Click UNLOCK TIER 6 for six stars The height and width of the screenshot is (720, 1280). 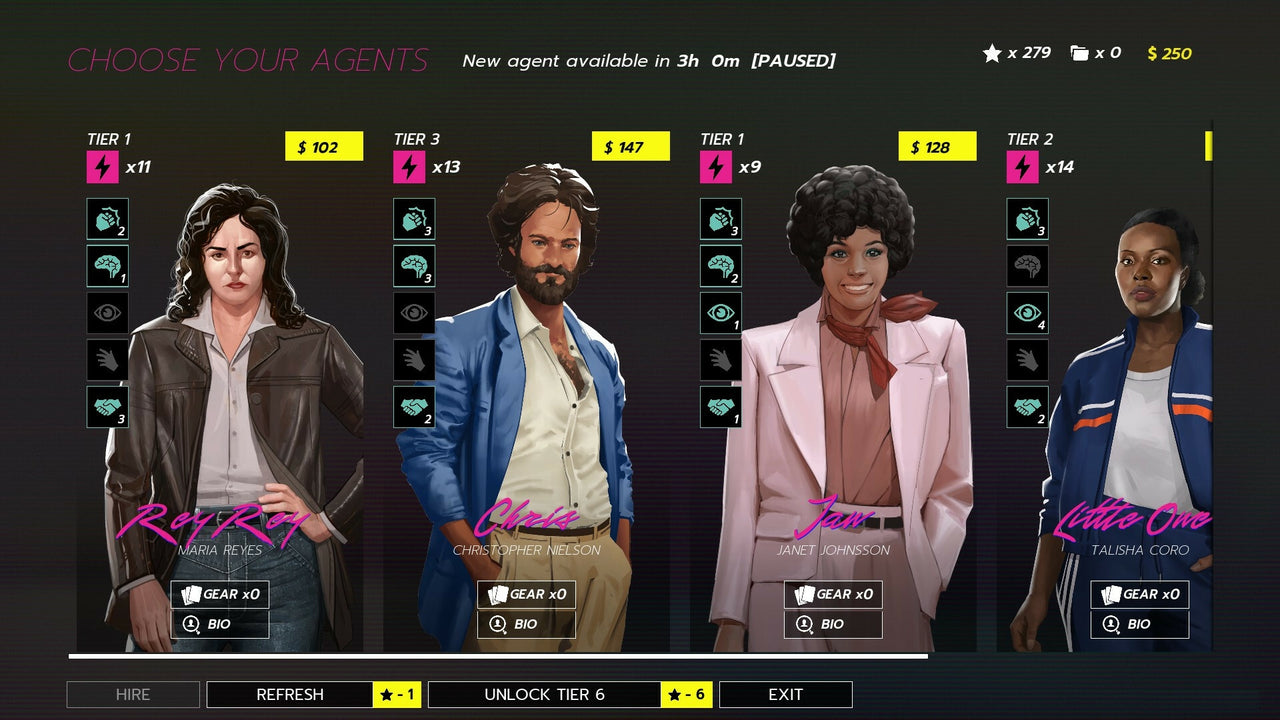coord(545,694)
